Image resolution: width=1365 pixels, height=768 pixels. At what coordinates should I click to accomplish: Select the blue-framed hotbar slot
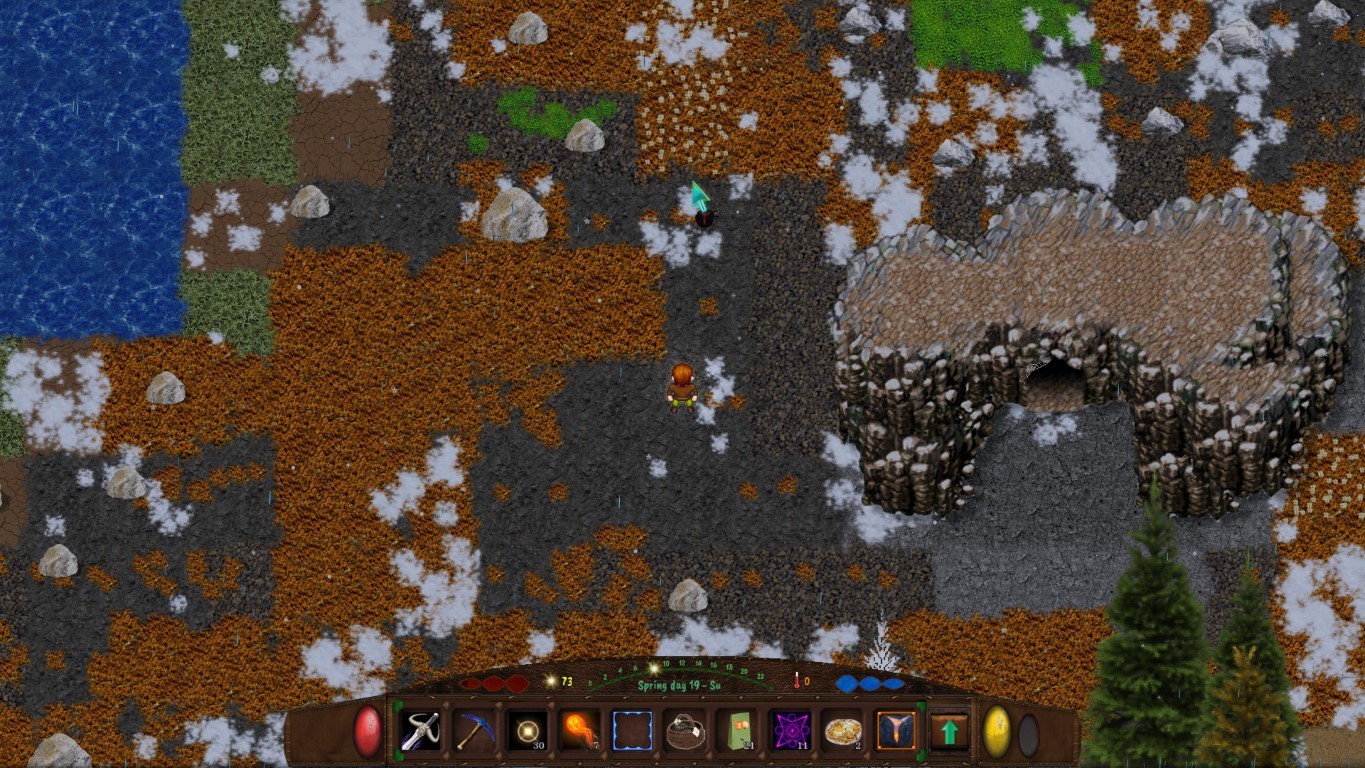632,731
